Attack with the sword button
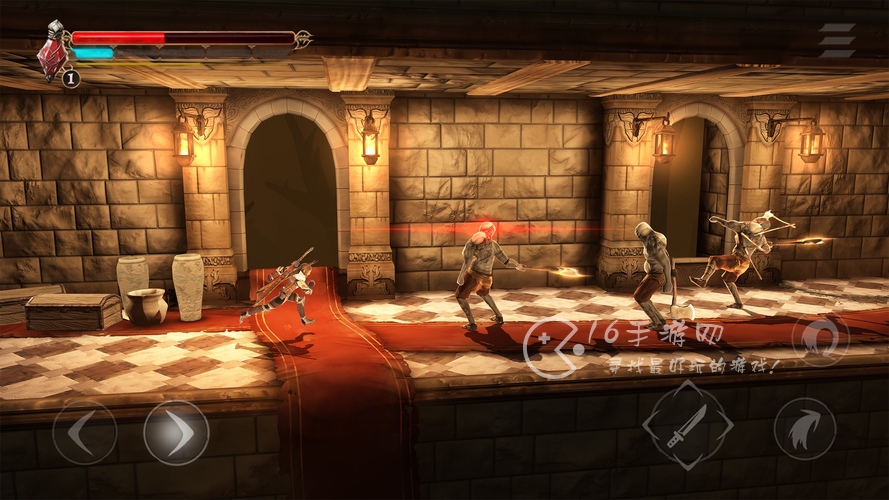The width and height of the screenshot is (889, 500). (688, 424)
